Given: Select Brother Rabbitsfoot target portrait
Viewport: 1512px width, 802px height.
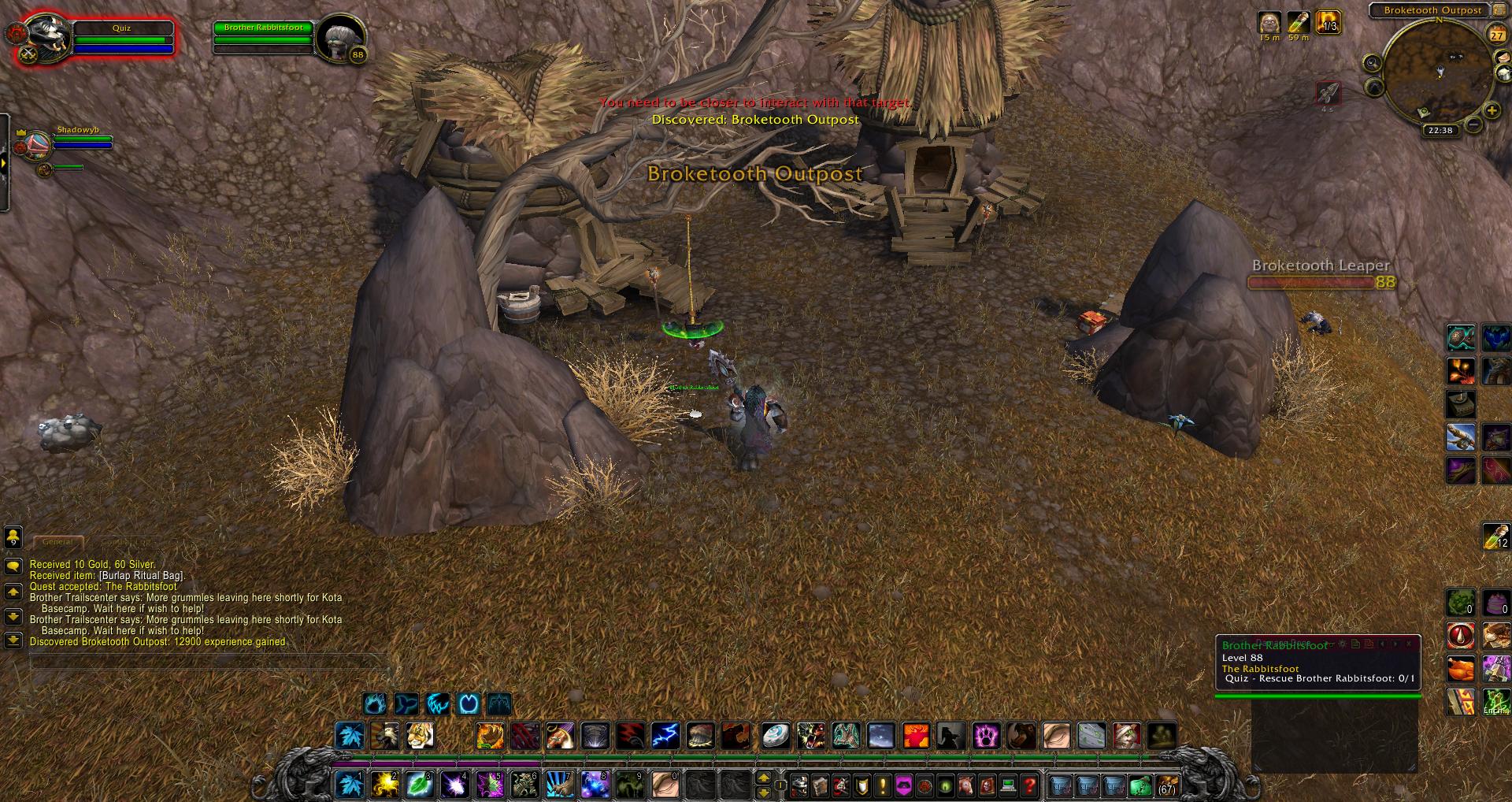Looking at the screenshot, I should [342, 38].
